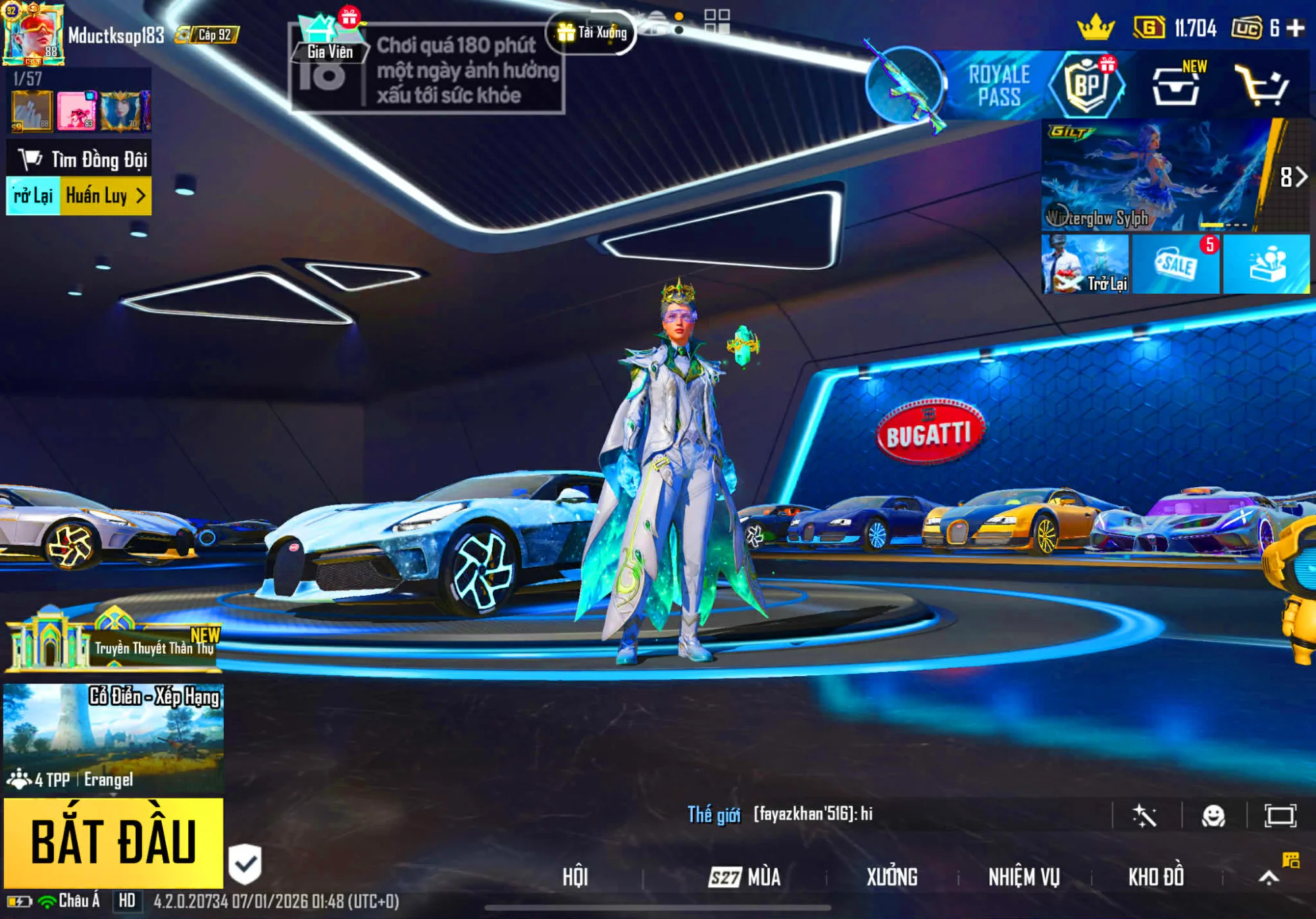Open the shopping cart store
Screen dimensions: 1316x919
point(1261,86)
